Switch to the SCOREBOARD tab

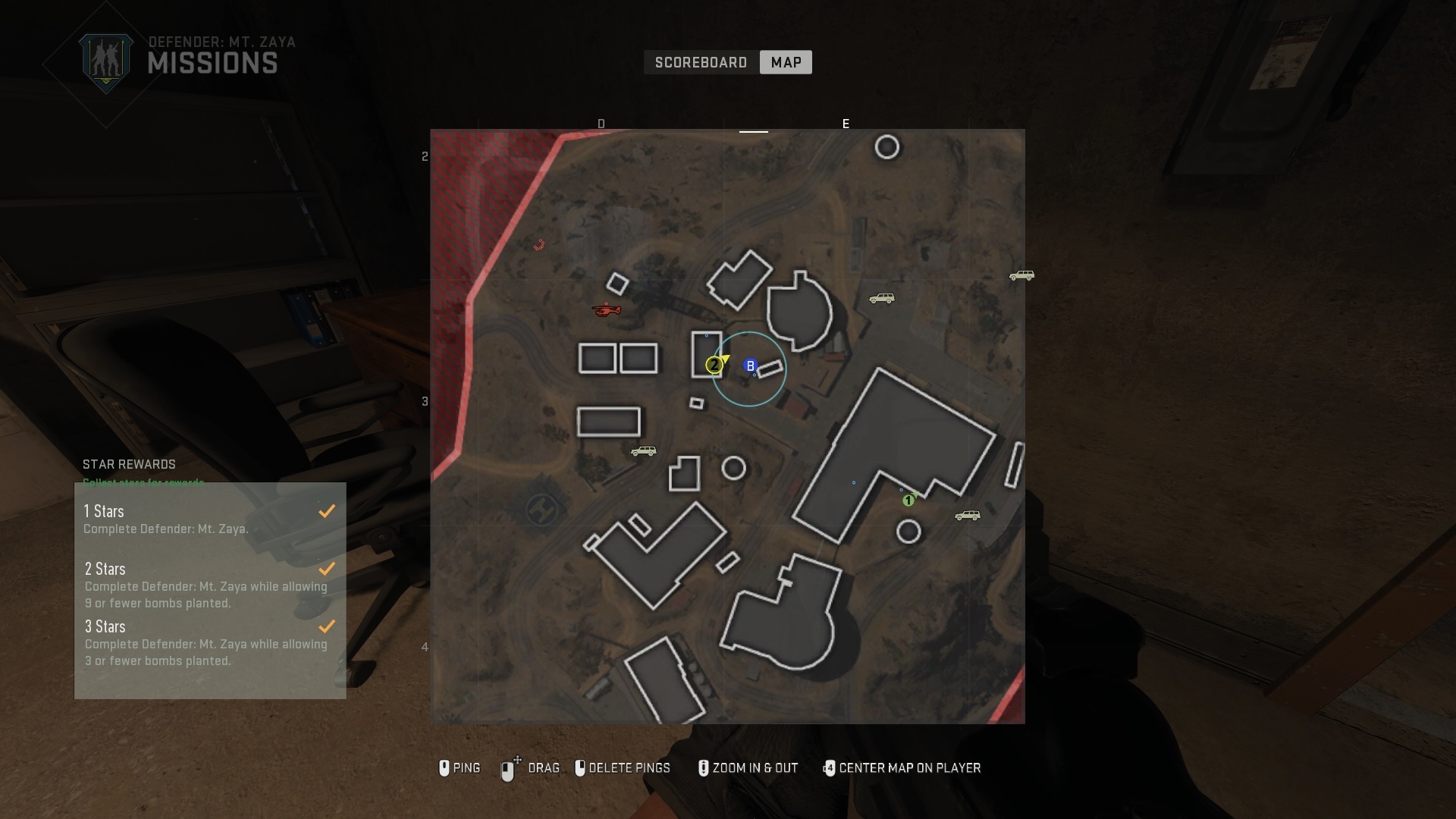(701, 62)
